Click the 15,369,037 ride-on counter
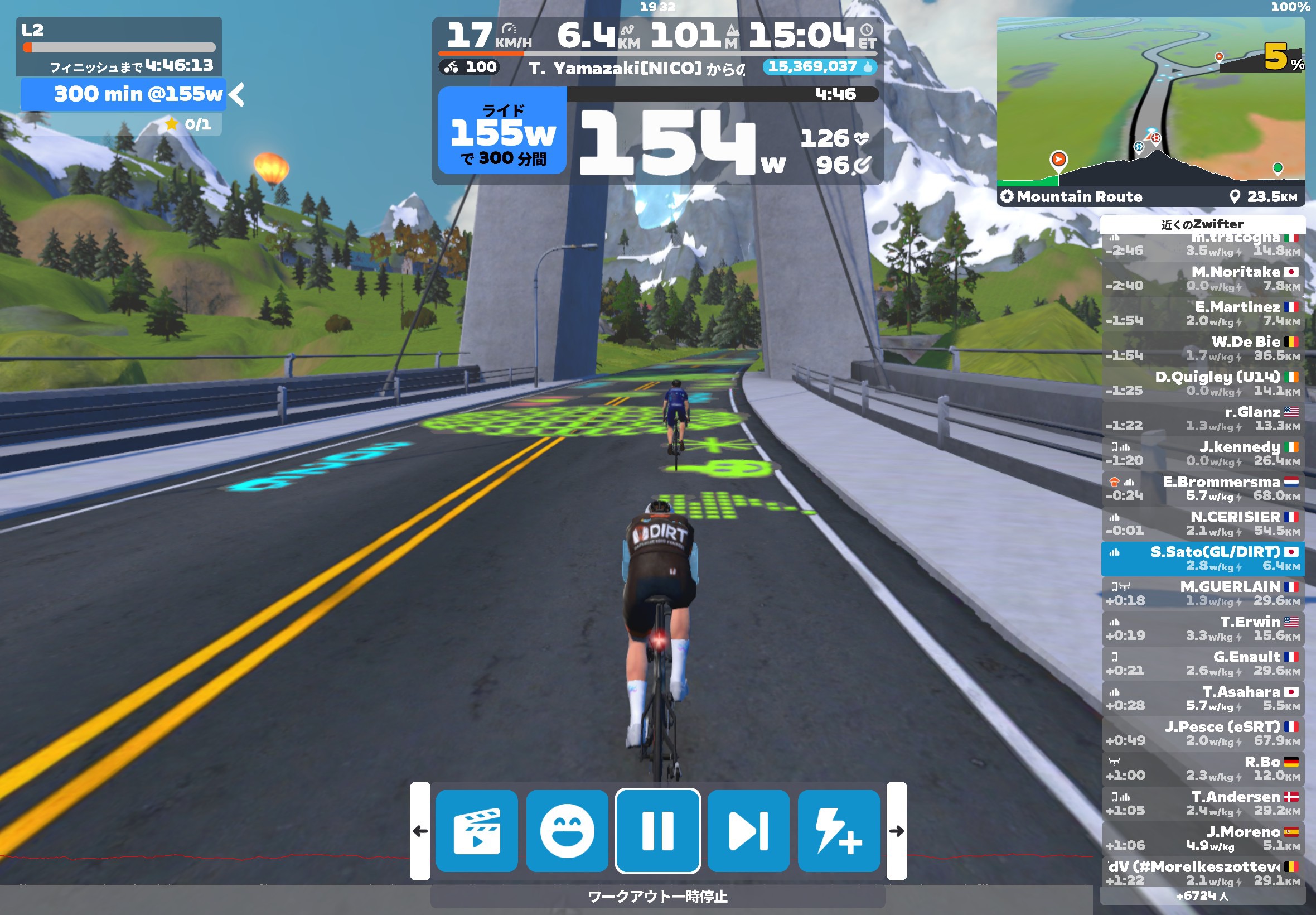1316x915 pixels. click(x=819, y=66)
